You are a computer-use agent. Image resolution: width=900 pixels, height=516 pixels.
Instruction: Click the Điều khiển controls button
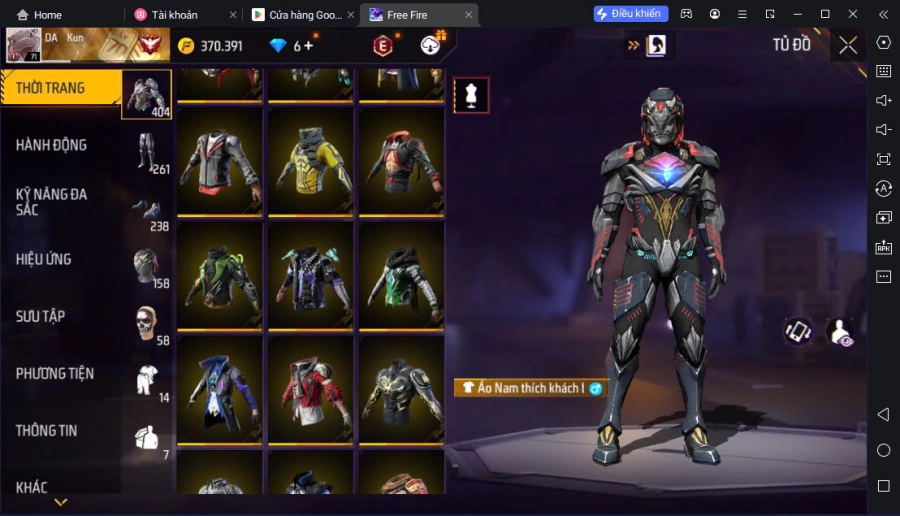[631, 14]
